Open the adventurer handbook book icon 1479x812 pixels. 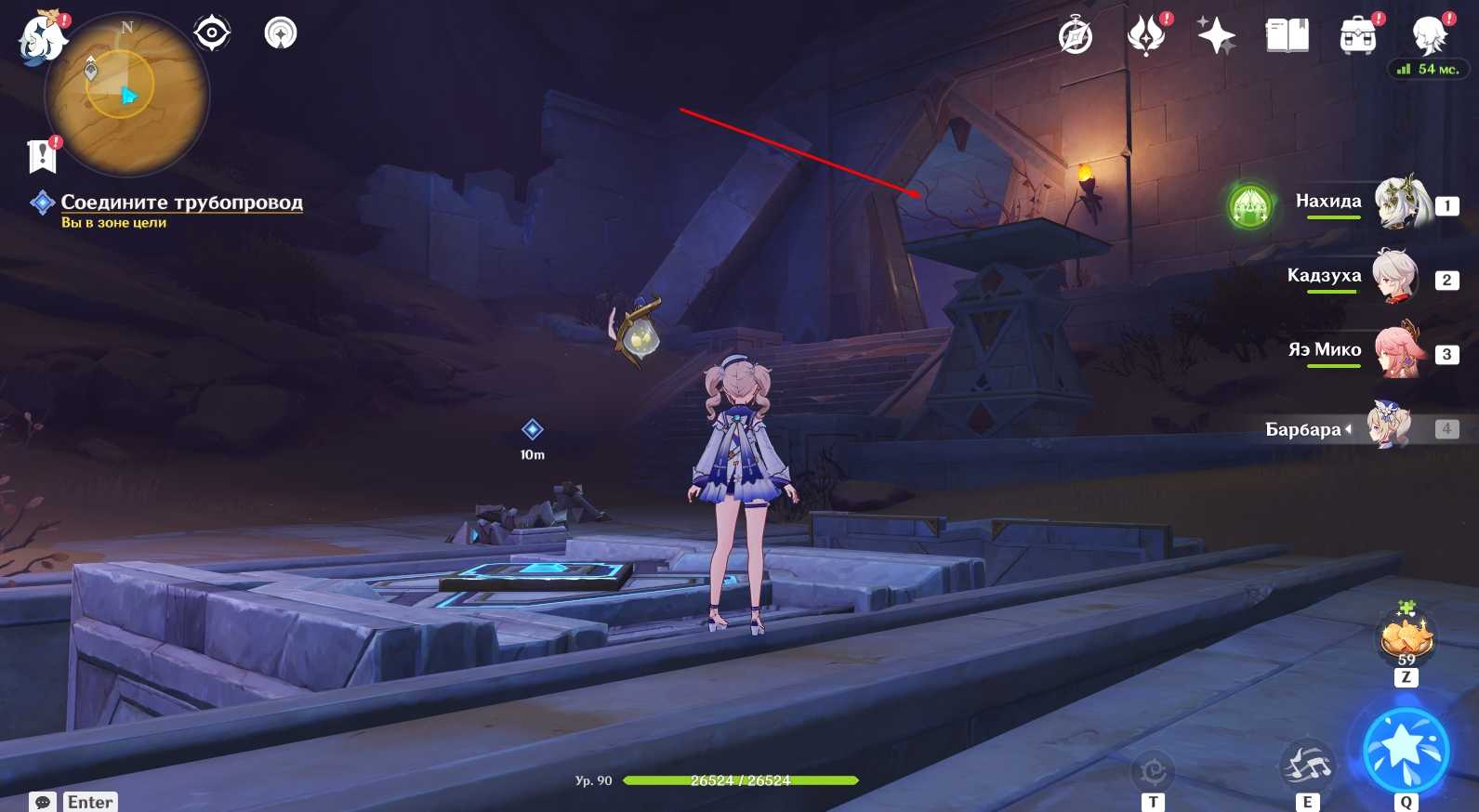[1287, 36]
